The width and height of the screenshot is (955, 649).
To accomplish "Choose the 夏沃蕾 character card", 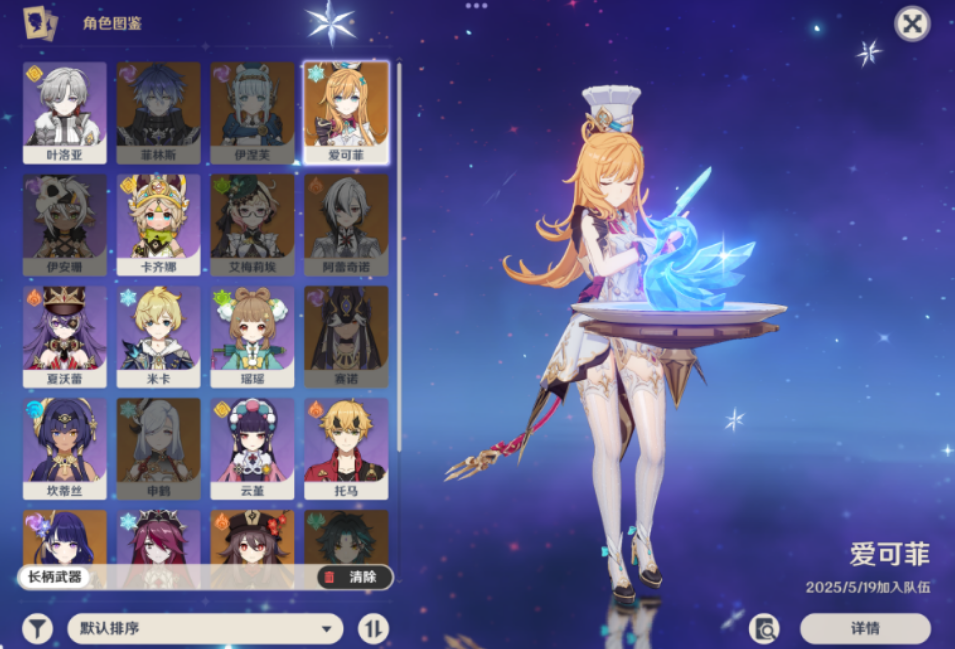I will coord(65,337).
